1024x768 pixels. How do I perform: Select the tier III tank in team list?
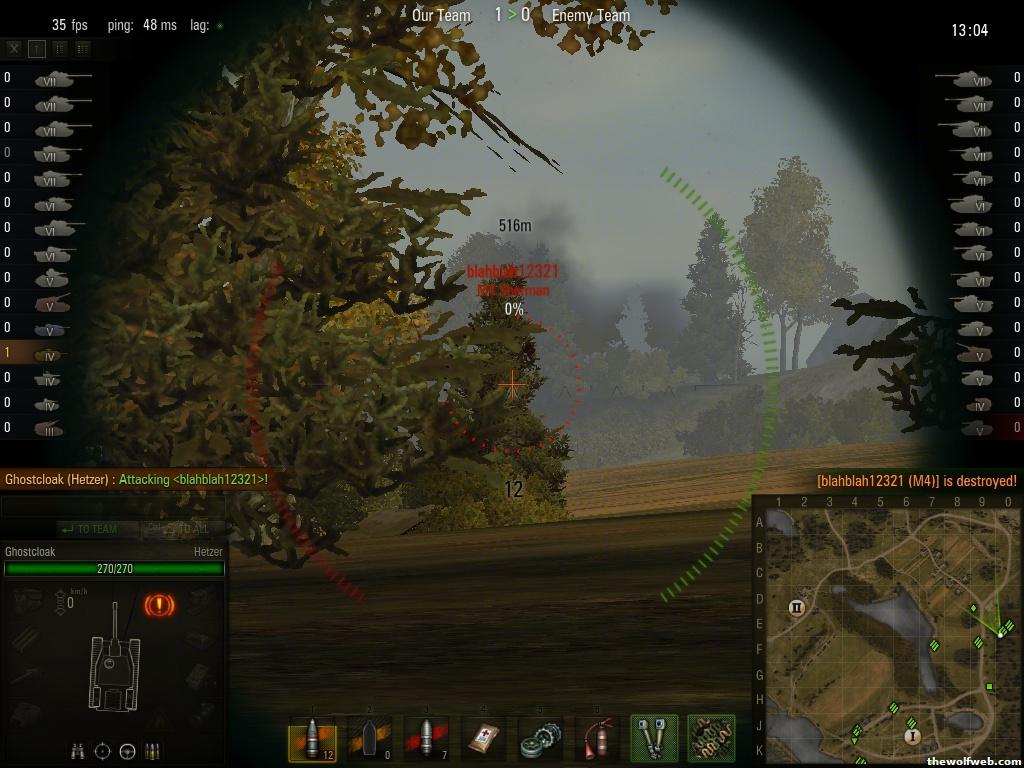[x=48, y=428]
